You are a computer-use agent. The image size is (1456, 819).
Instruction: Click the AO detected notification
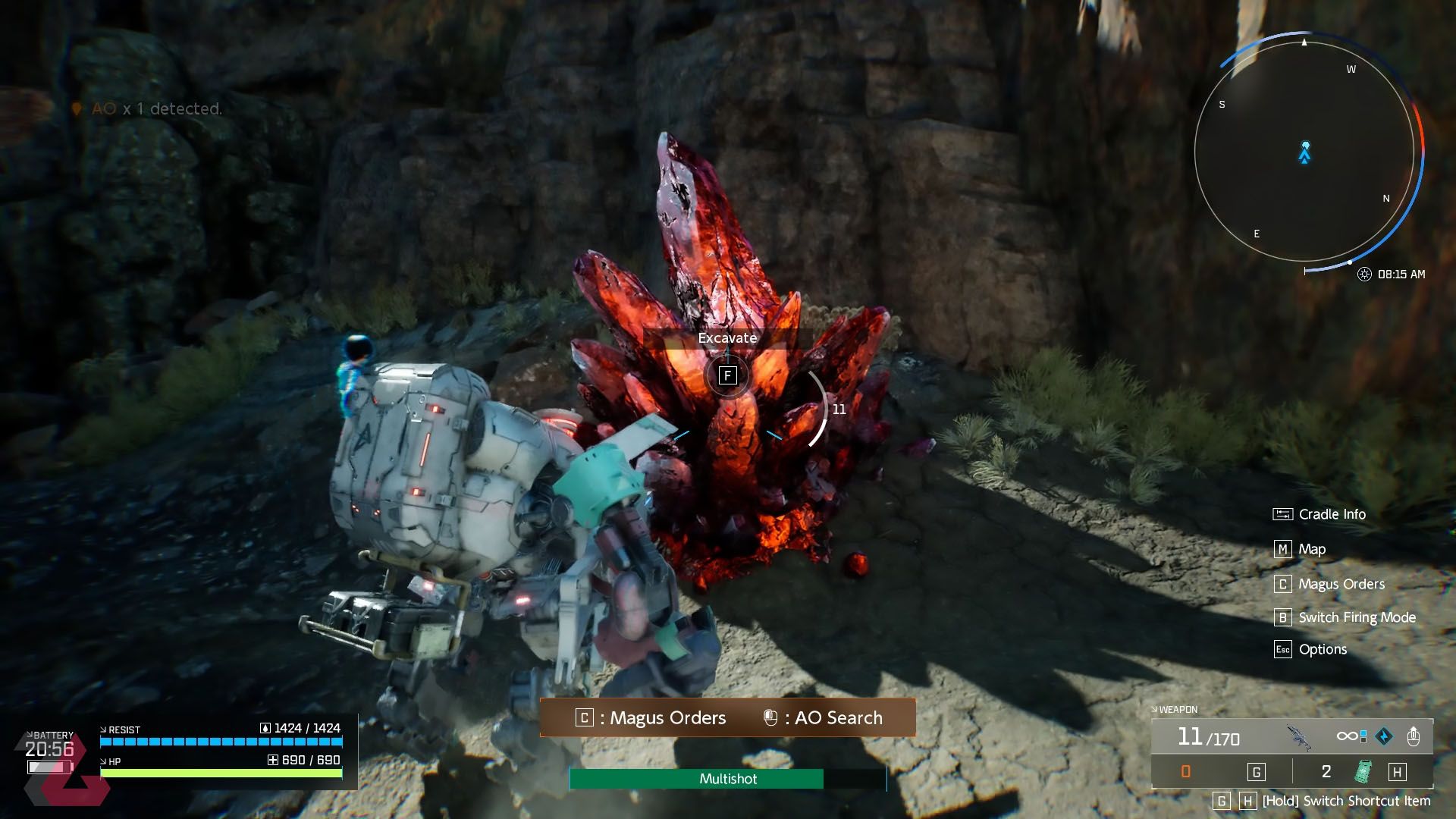point(155,109)
